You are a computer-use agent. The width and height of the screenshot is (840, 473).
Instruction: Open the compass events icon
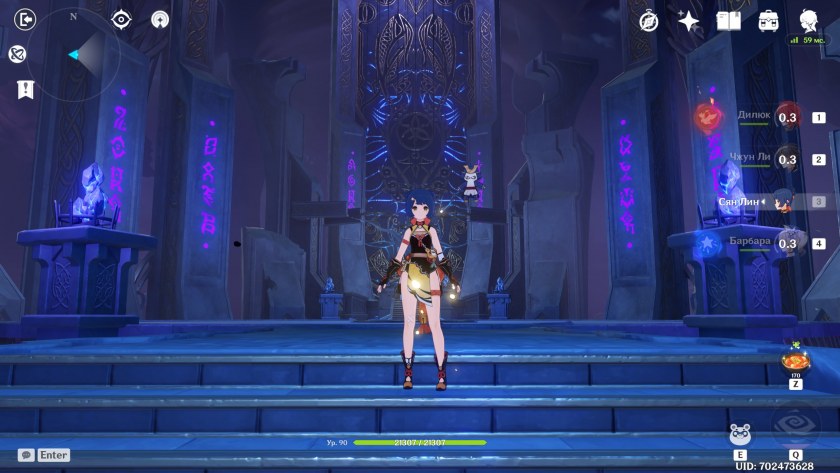point(649,20)
